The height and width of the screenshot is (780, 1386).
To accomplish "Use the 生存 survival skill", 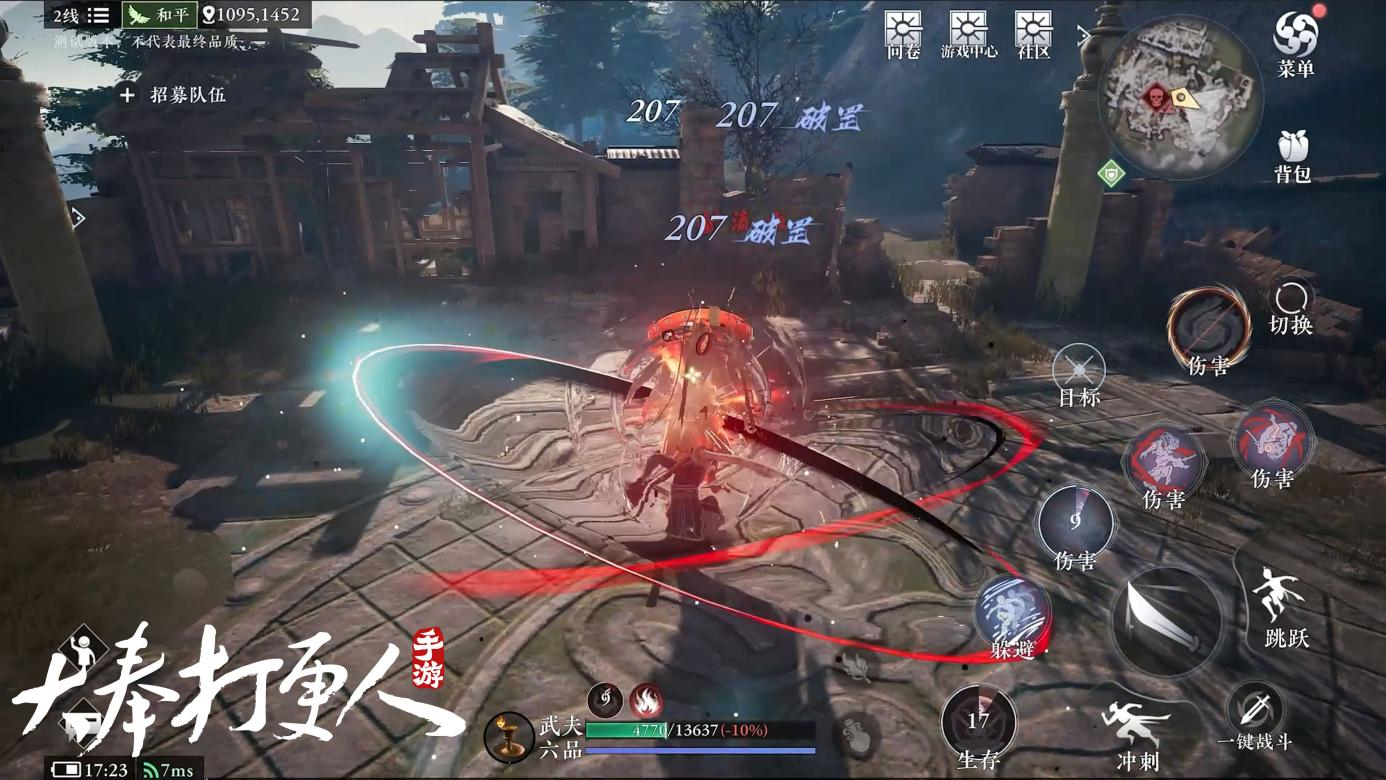I will coord(978,722).
